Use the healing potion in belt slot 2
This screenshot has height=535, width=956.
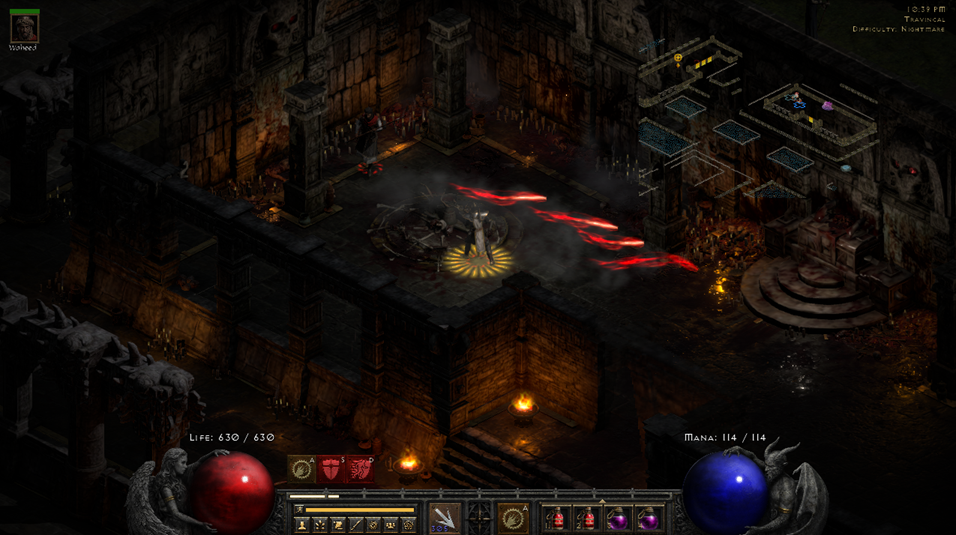[587, 518]
